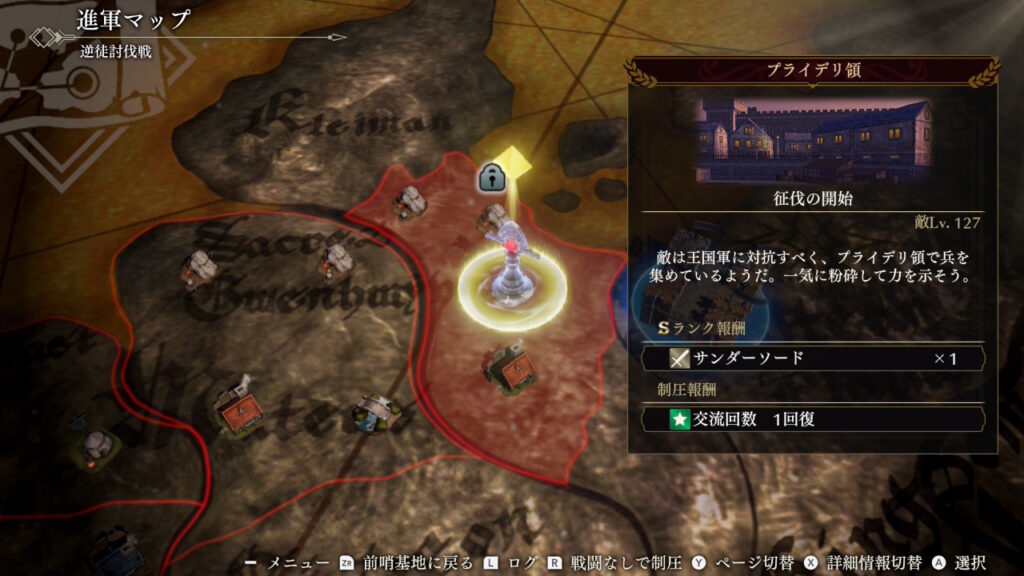Select the Thunder Sword S-rank reward row
The height and width of the screenshot is (576, 1024).
click(x=813, y=358)
